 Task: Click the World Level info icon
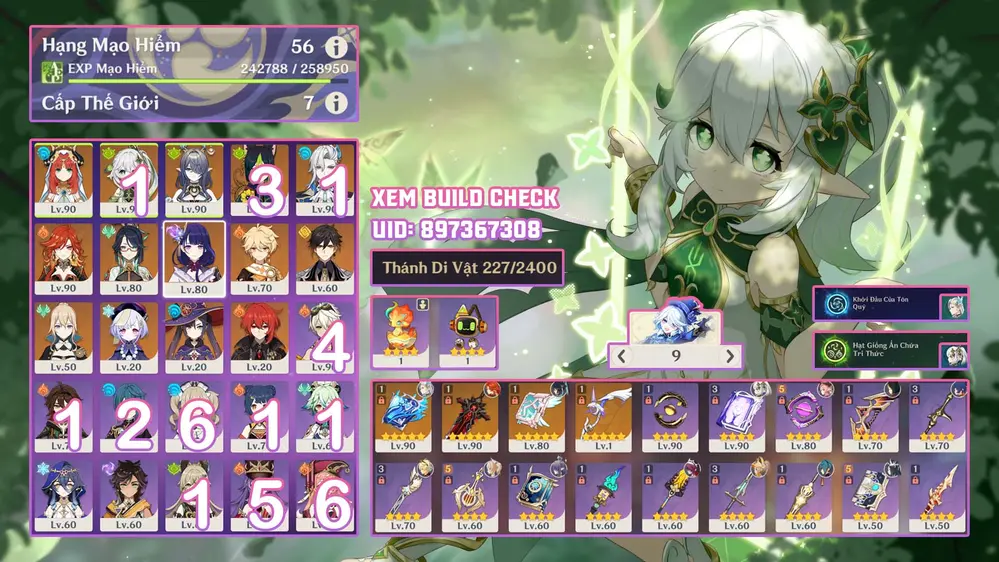338,102
